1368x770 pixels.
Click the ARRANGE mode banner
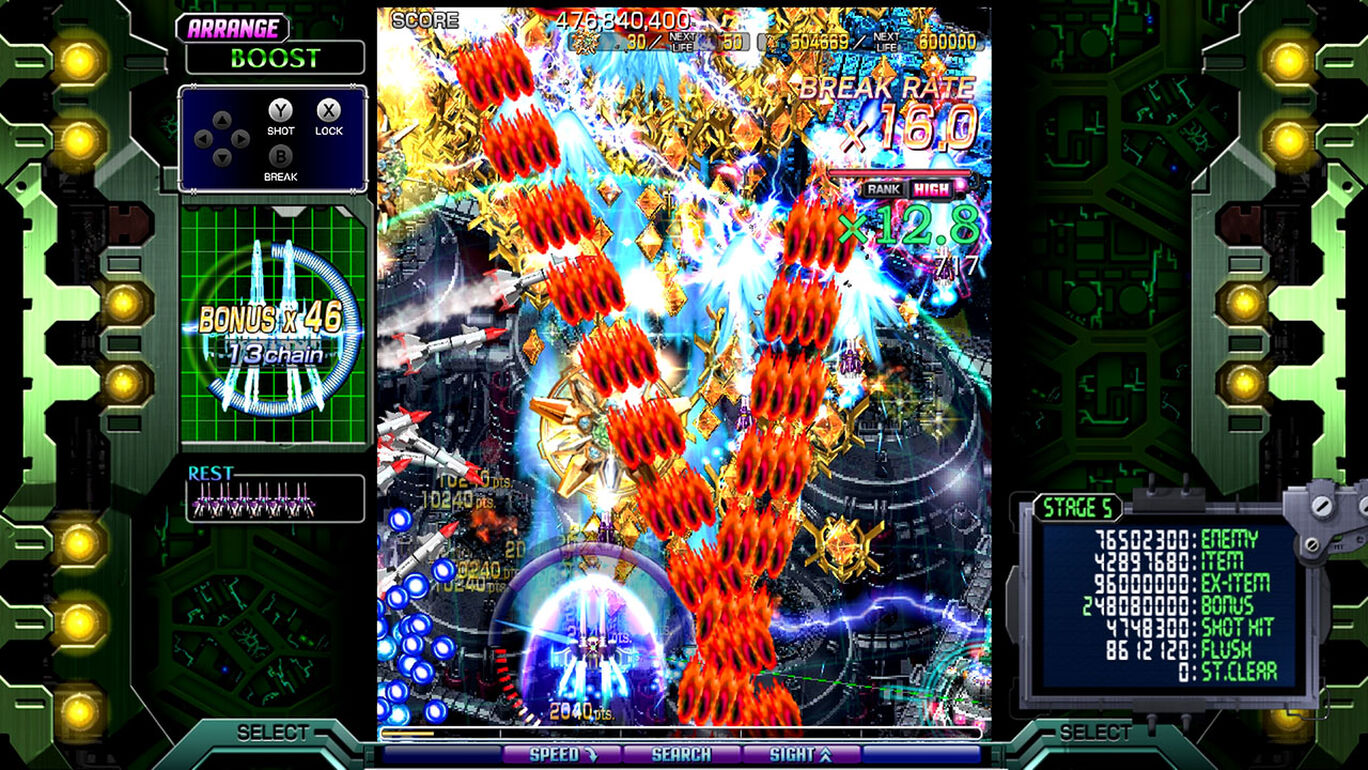tap(234, 27)
